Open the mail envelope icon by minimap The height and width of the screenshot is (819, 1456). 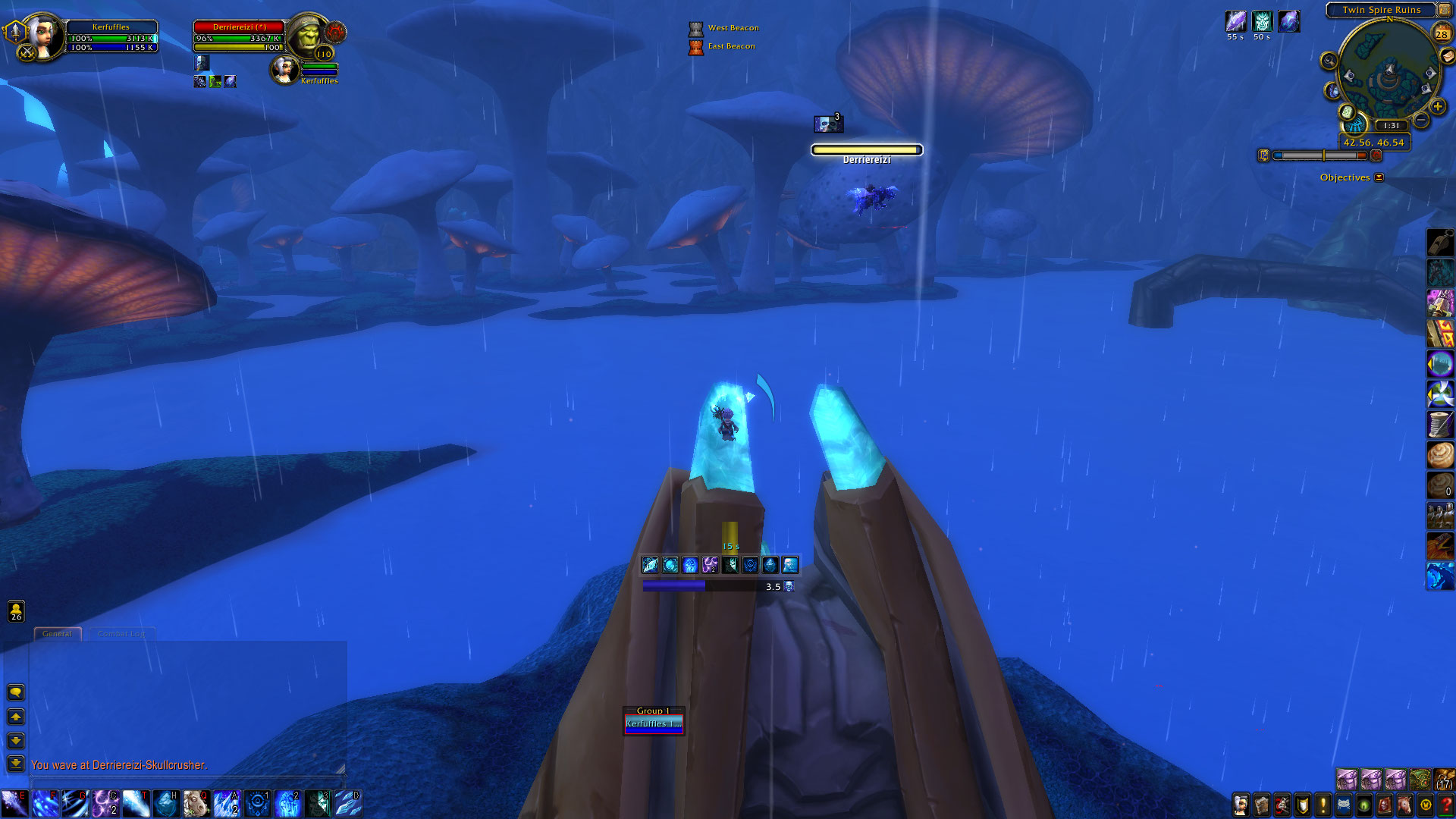[x=1448, y=56]
